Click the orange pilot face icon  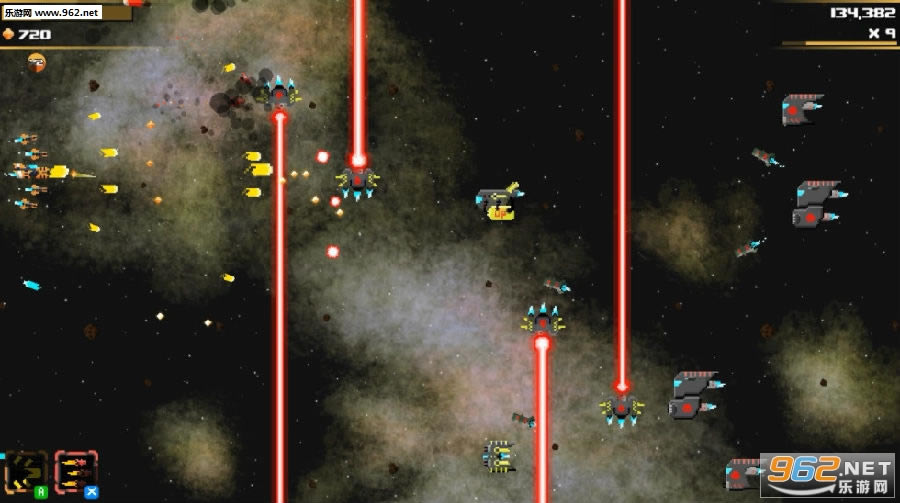37,63
